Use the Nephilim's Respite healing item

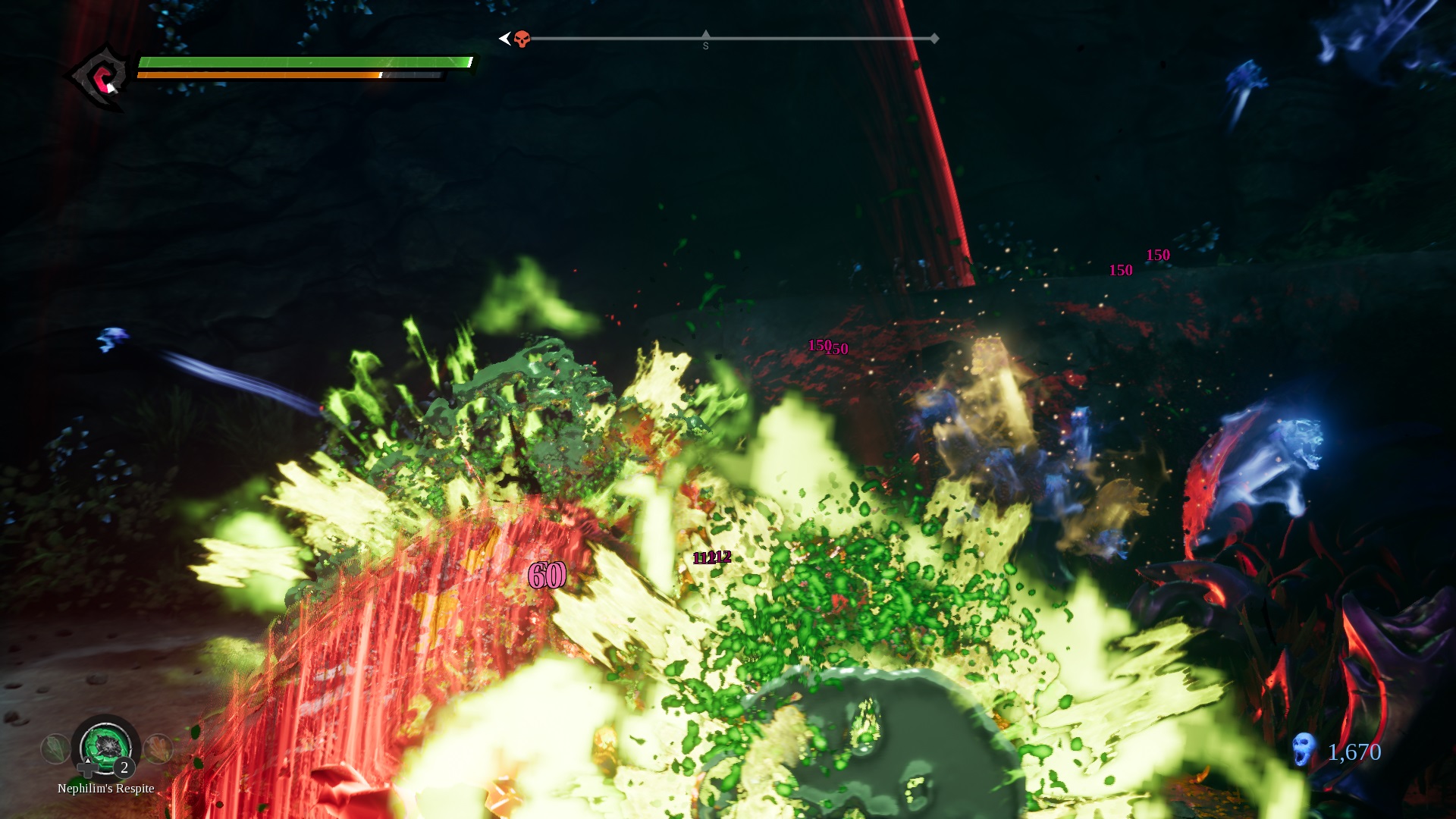pyautogui.click(x=105, y=746)
